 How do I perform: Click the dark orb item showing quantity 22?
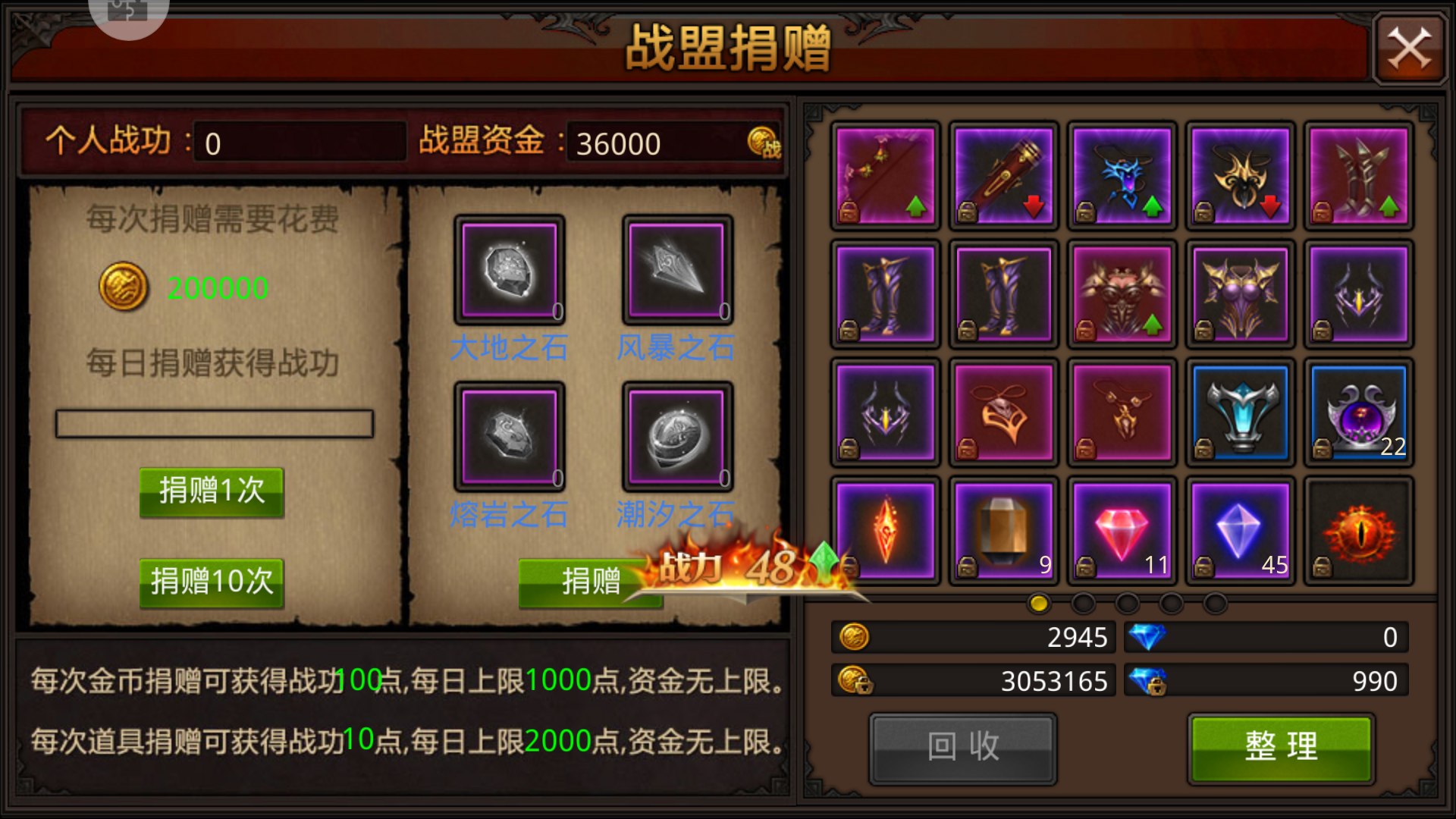coord(1358,413)
